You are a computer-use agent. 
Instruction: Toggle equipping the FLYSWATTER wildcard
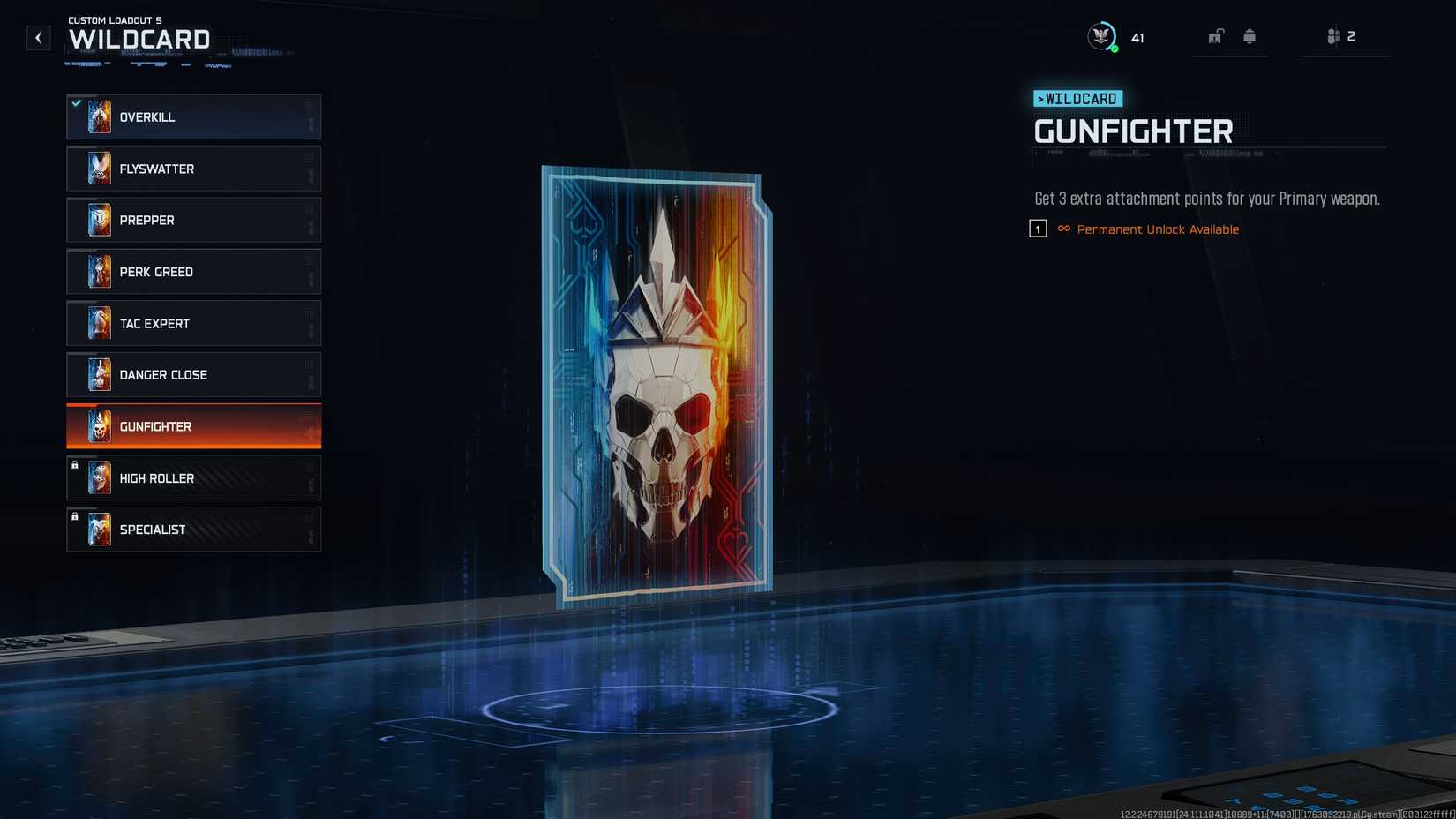pos(193,168)
